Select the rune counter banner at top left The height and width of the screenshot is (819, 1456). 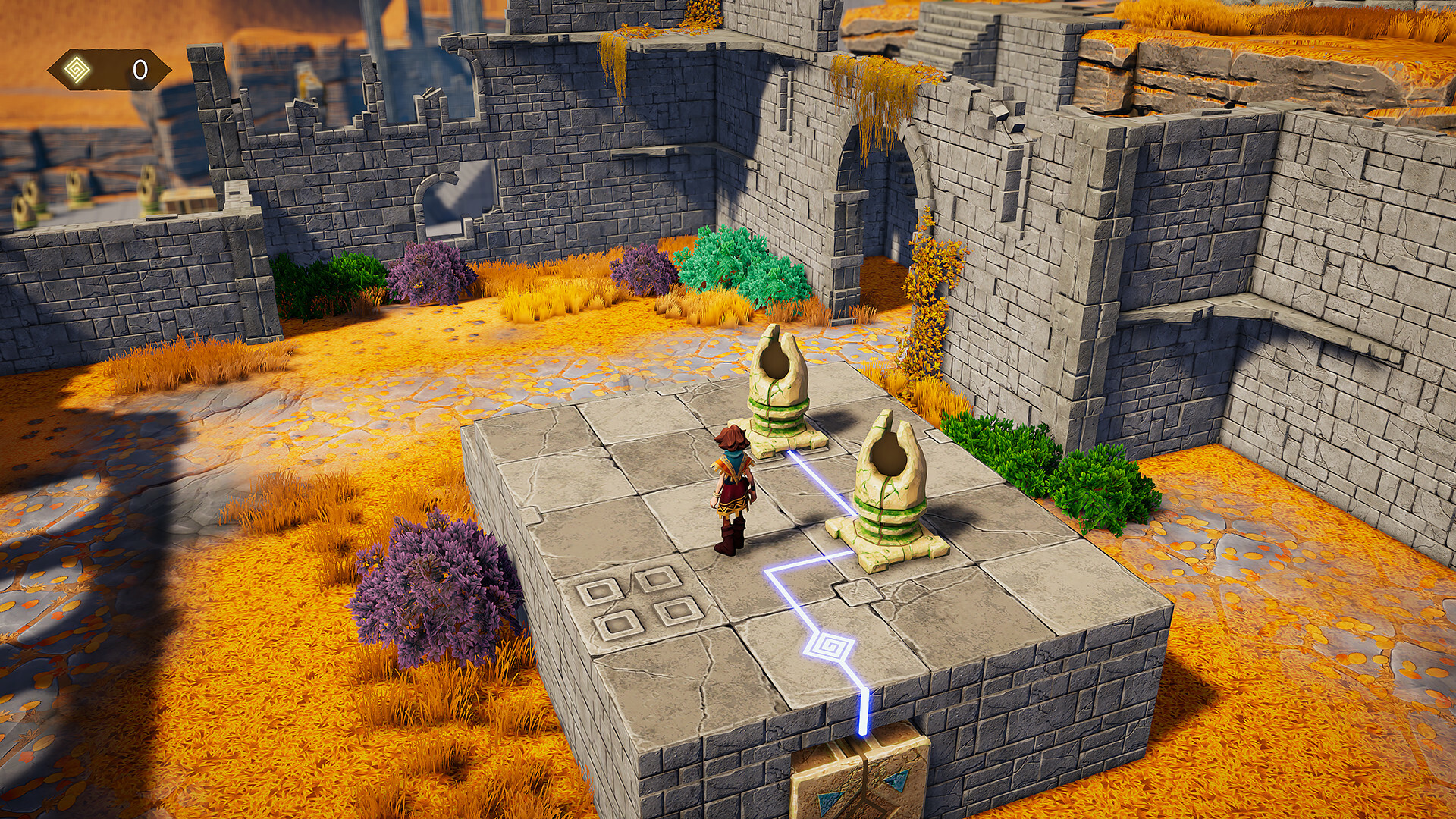(110, 68)
